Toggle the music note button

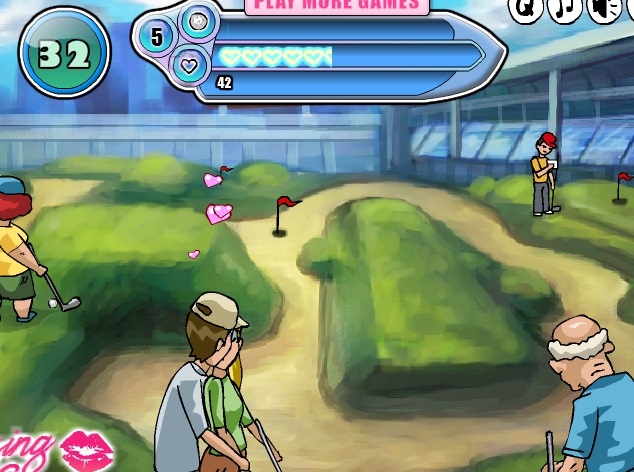565,9
